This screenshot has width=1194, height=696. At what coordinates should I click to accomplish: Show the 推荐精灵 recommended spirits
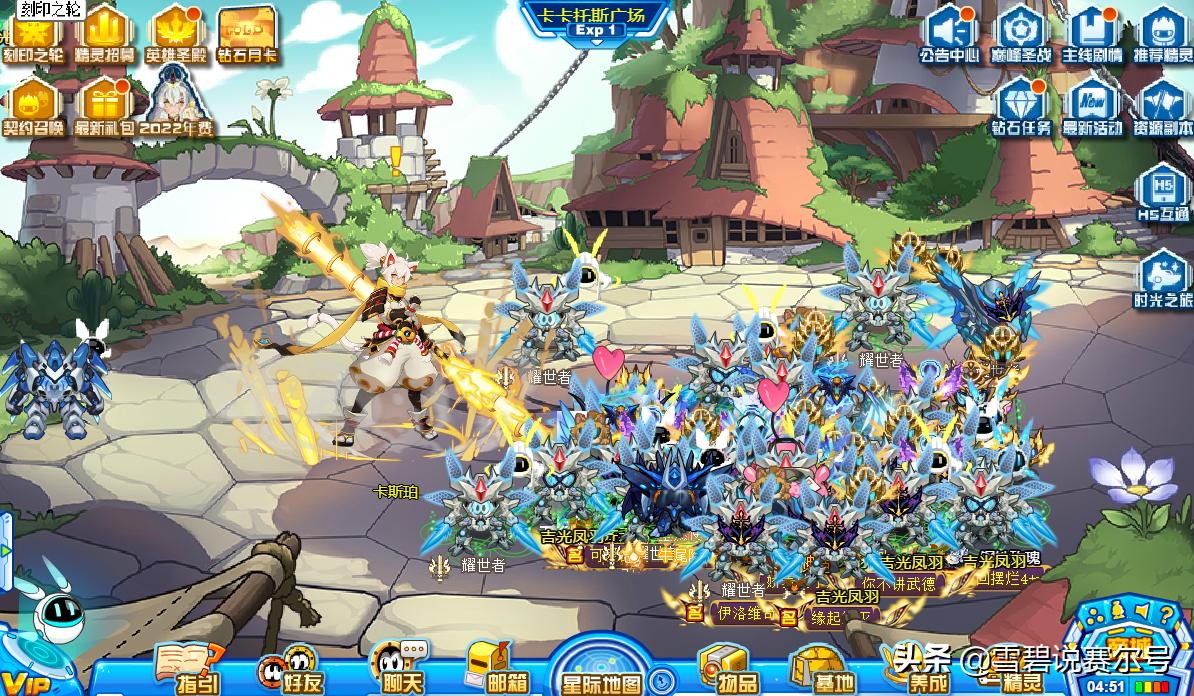click(x=1163, y=33)
